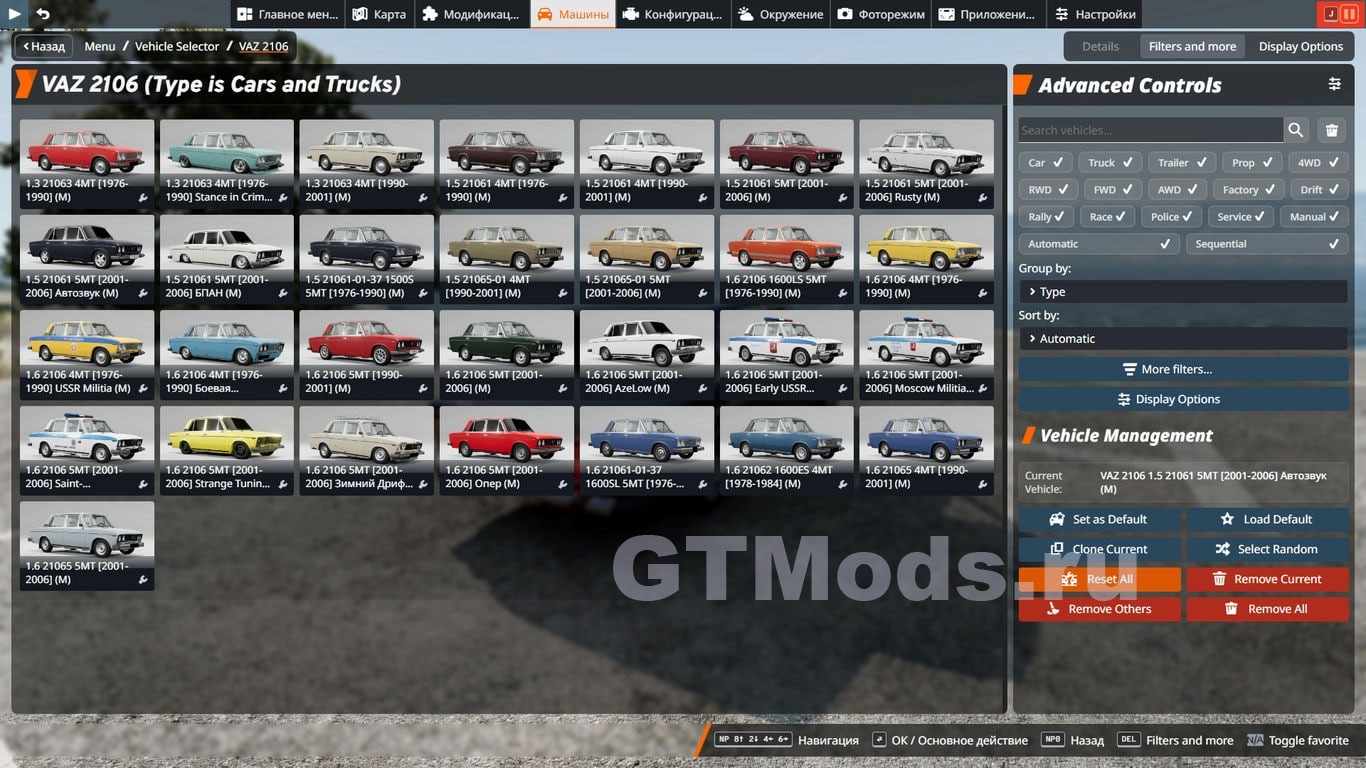This screenshot has width=1366, height=768.
Task: Switch to the Настройки top tab
Action: tap(1095, 14)
